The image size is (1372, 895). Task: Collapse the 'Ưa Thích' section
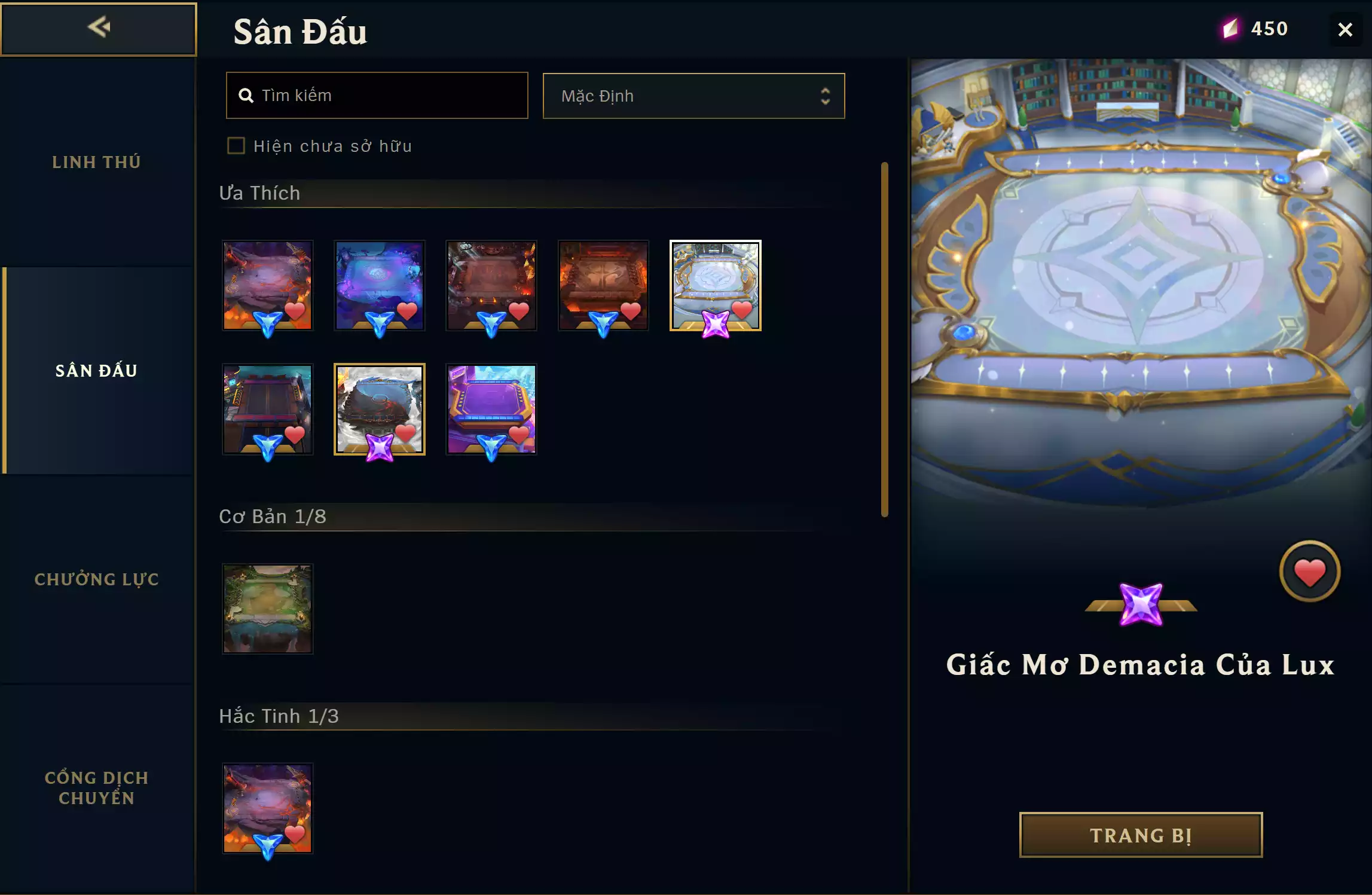point(259,193)
